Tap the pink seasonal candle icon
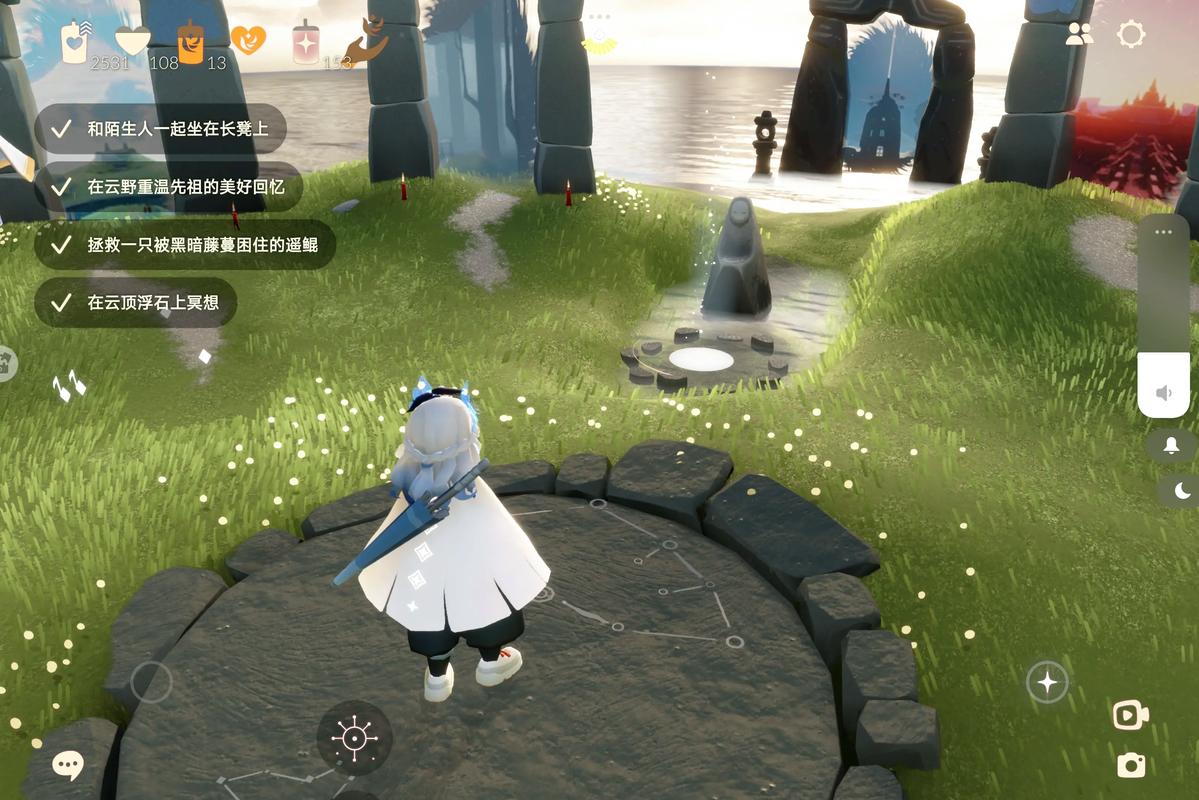The width and height of the screenshot is (1199, 800). pyautogui.click(x=305, y=43)
